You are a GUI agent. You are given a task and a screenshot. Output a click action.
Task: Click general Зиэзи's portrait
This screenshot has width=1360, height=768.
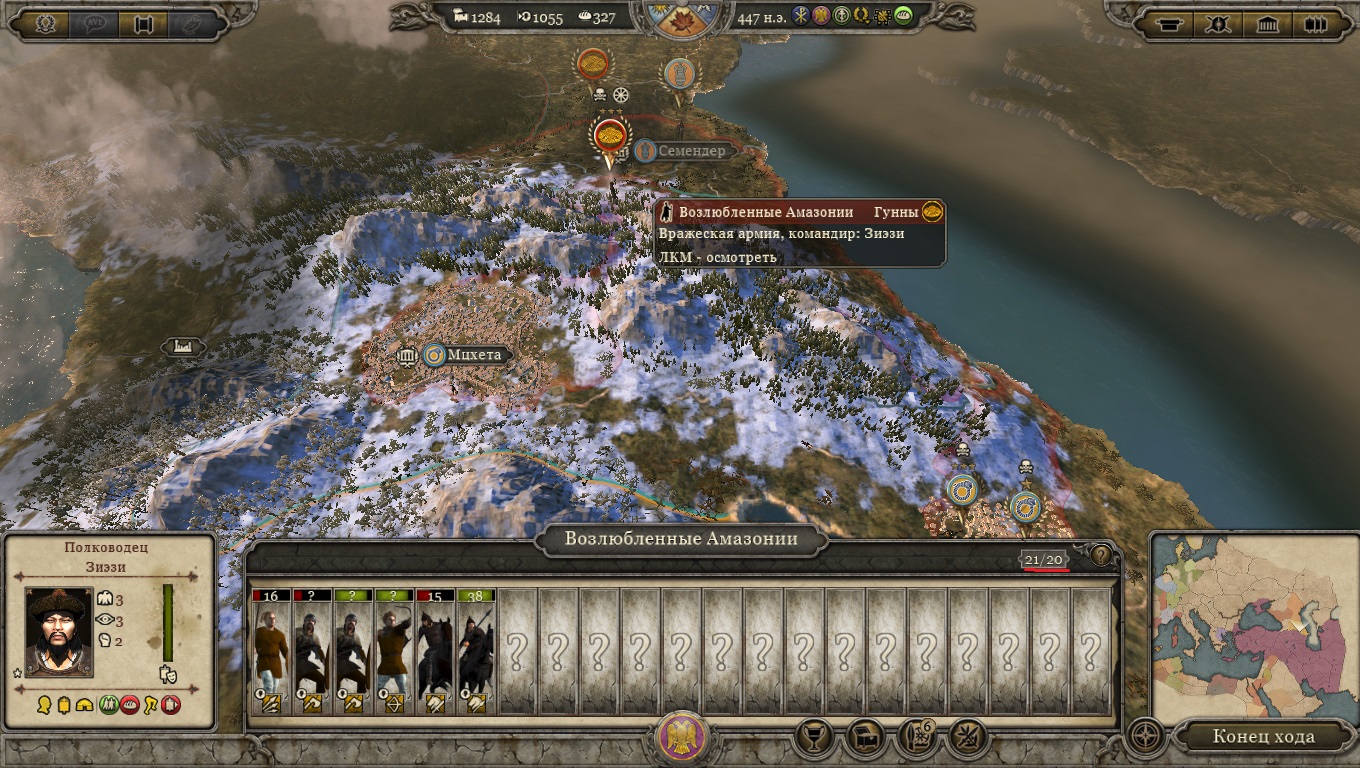pos(59,631)
